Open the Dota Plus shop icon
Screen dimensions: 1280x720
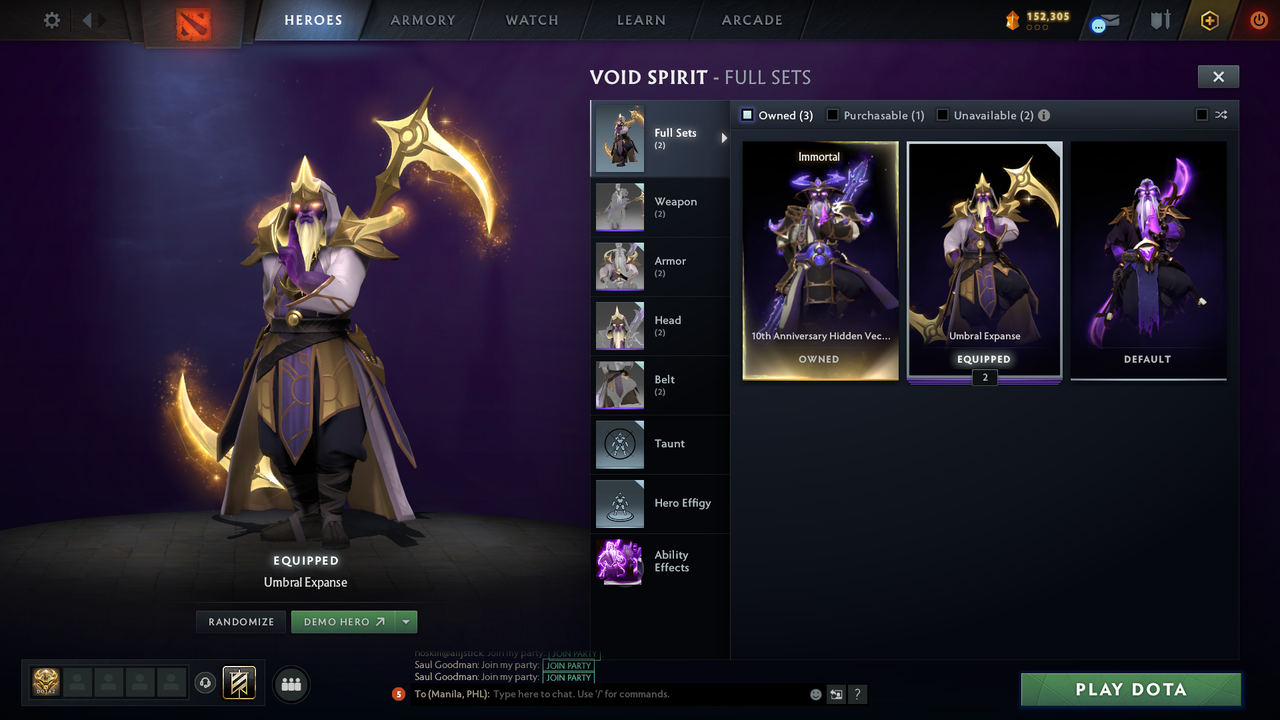(x=1208, y=20)
